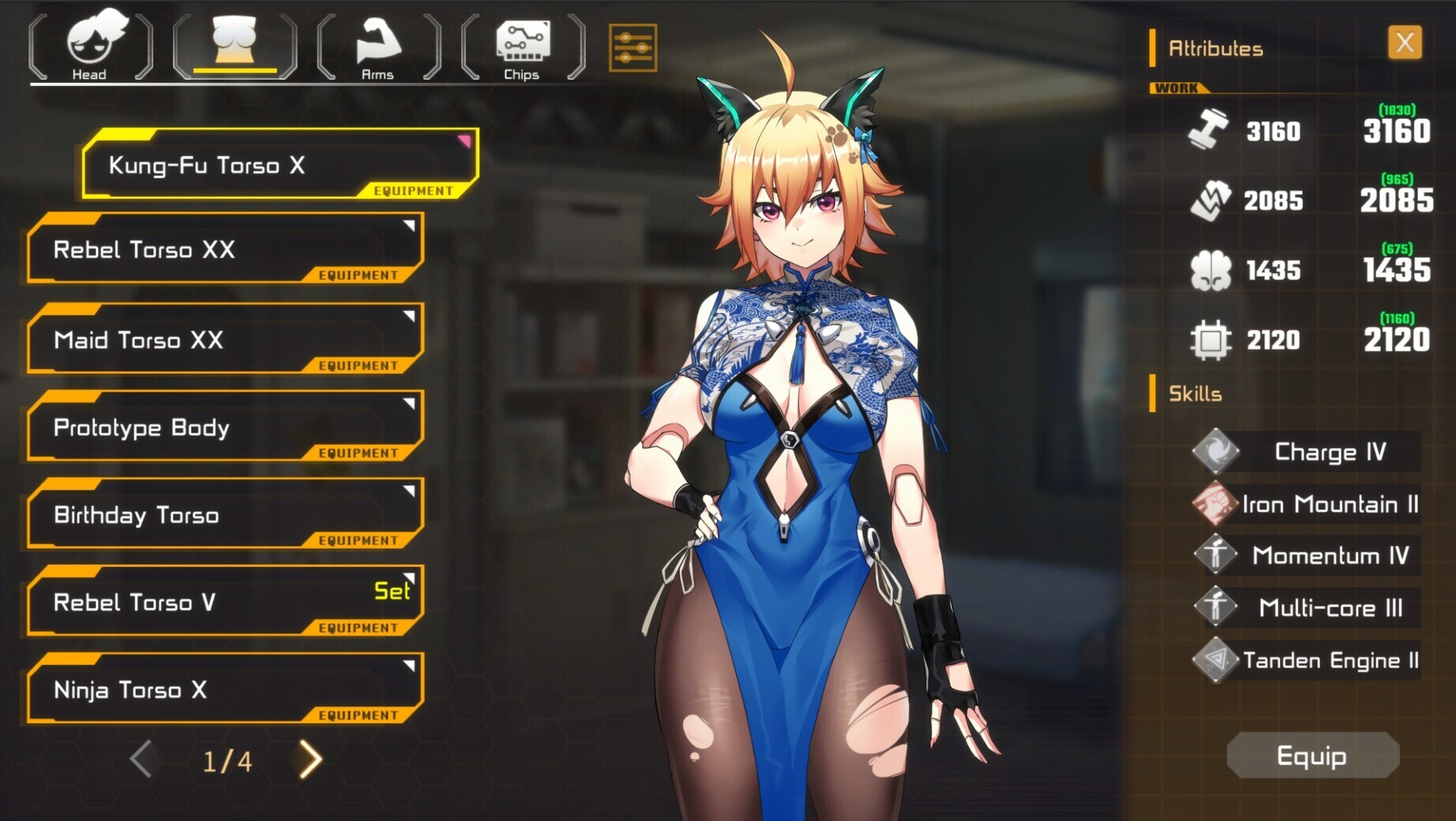Click the filter/settings sliders icon
The width and height of the screenshot is (1456, 821).
(x=632, y=47)
